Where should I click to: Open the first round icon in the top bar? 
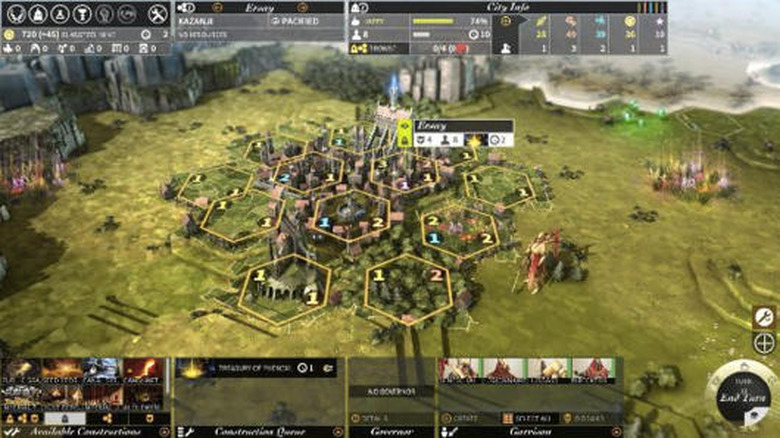click(14, 14)
